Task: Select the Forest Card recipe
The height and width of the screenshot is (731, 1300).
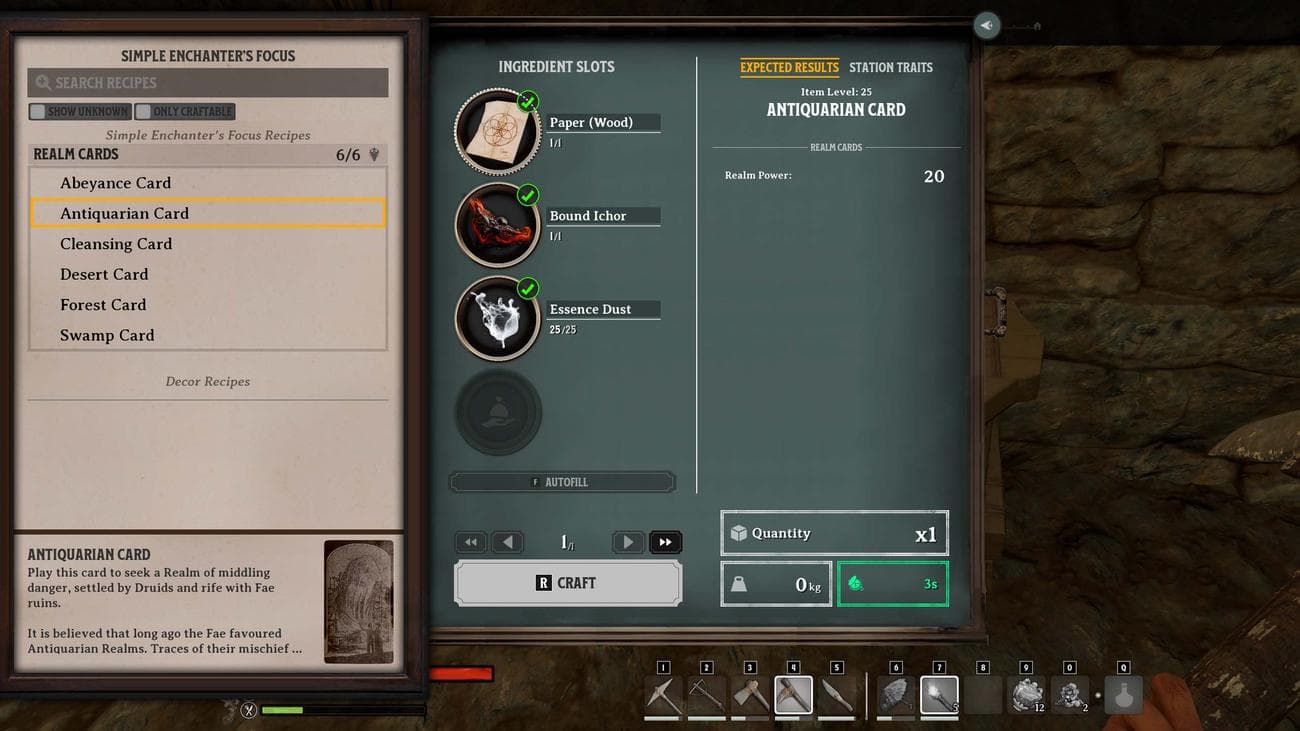Action: click(x=103, y=305)
